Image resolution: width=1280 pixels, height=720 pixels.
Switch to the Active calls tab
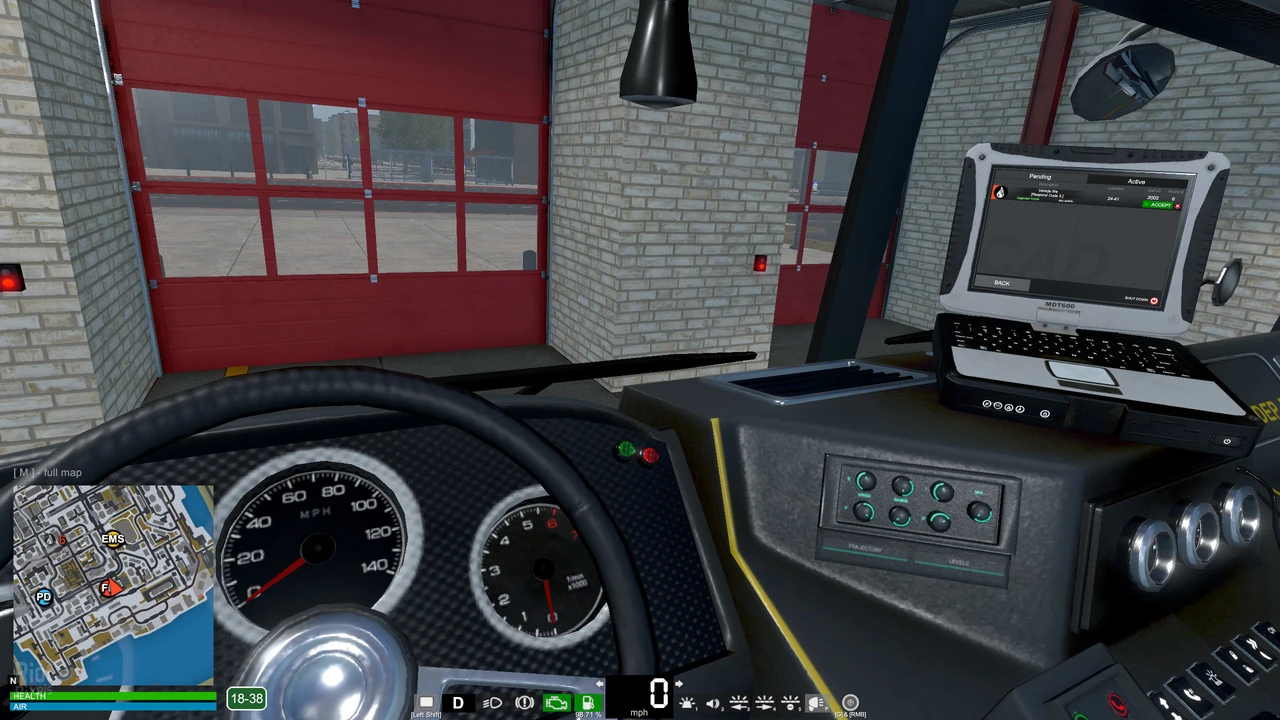[x=1136, y=182]
